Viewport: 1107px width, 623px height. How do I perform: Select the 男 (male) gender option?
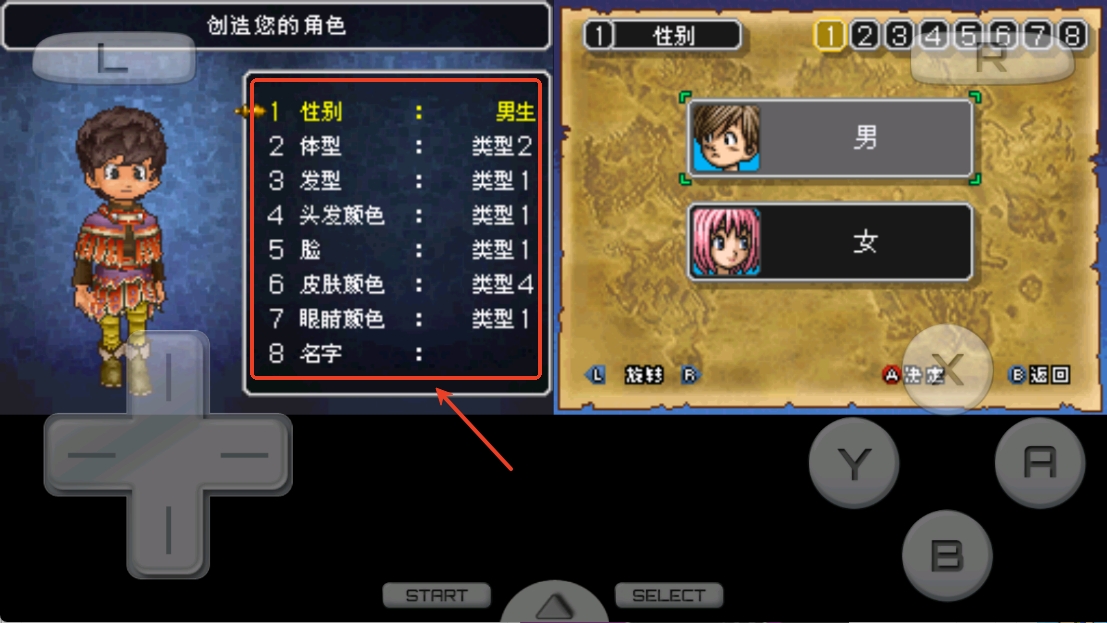point(830,138)
